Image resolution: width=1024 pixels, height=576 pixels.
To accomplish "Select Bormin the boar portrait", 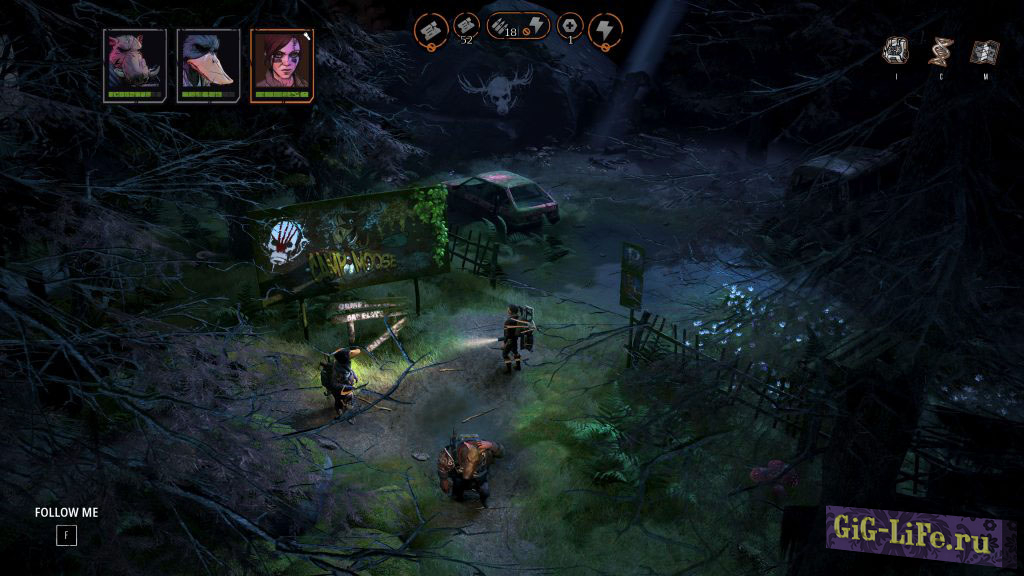I will click(135, 65).
